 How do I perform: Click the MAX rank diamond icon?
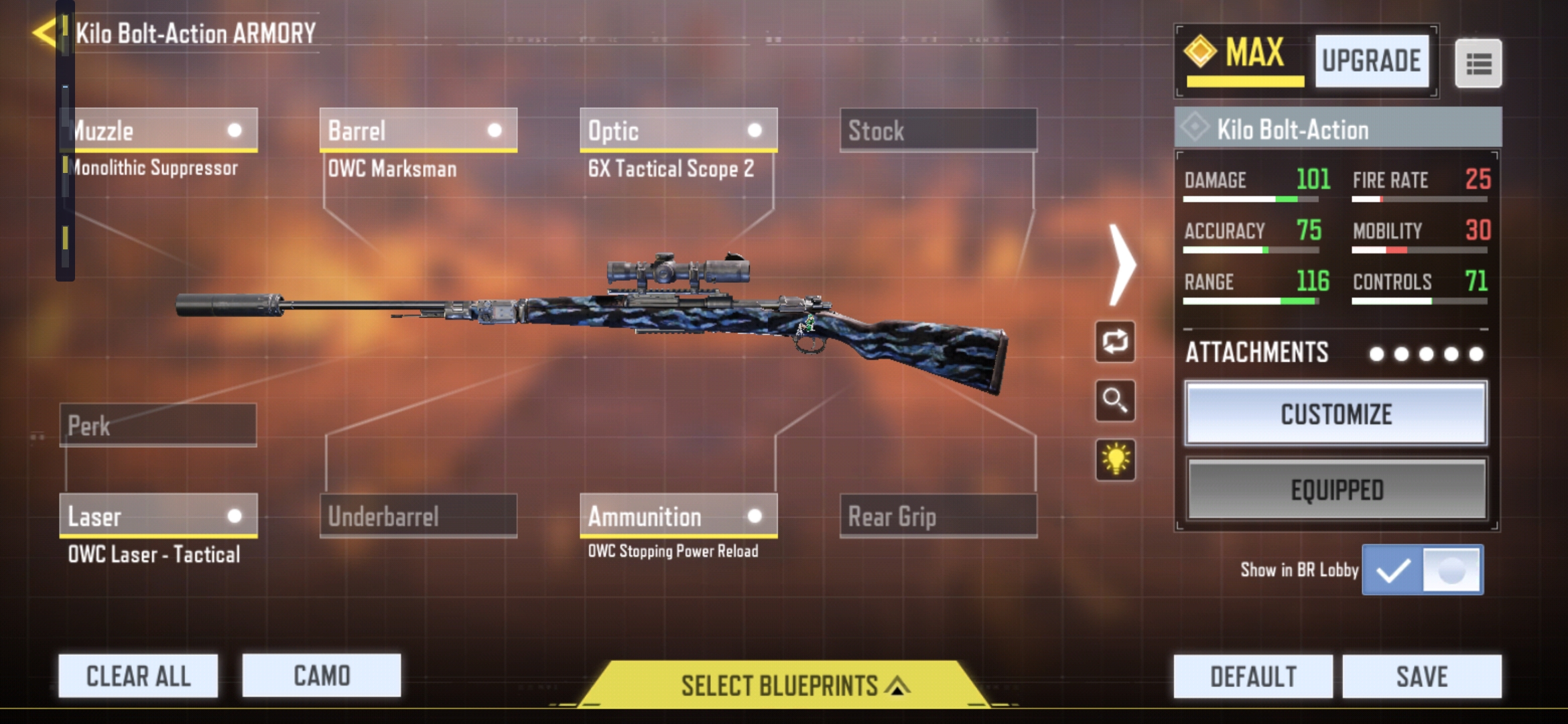coord(1199,52)
